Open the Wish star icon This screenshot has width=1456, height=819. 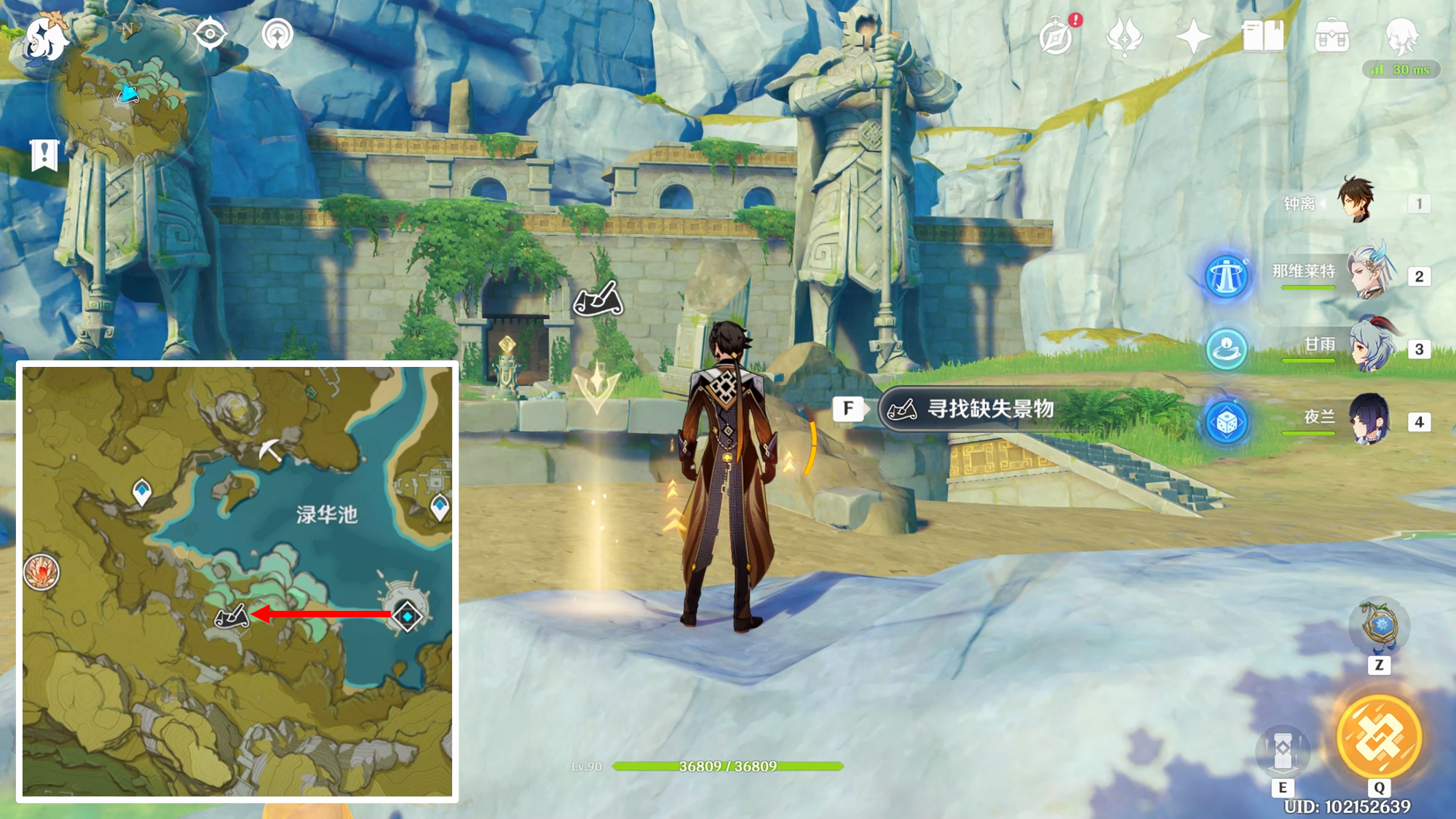[x=1193, y=36]
